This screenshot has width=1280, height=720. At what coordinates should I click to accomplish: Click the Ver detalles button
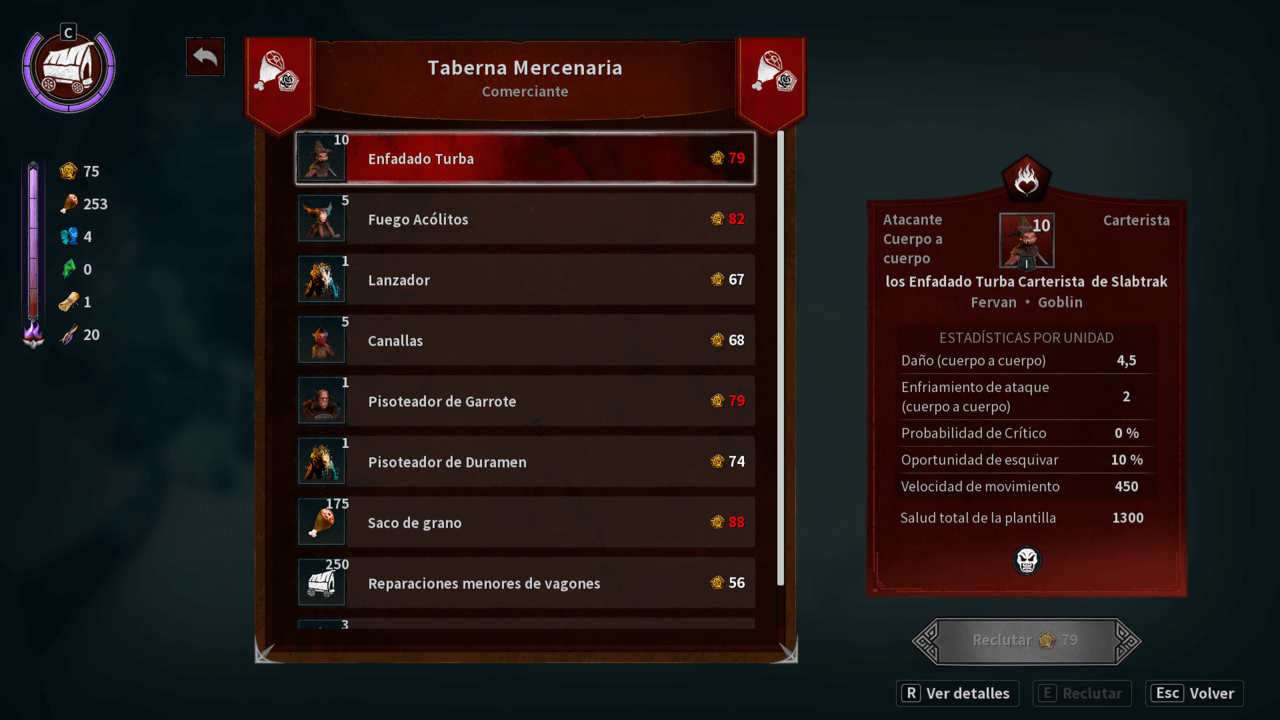click(957, 693)
